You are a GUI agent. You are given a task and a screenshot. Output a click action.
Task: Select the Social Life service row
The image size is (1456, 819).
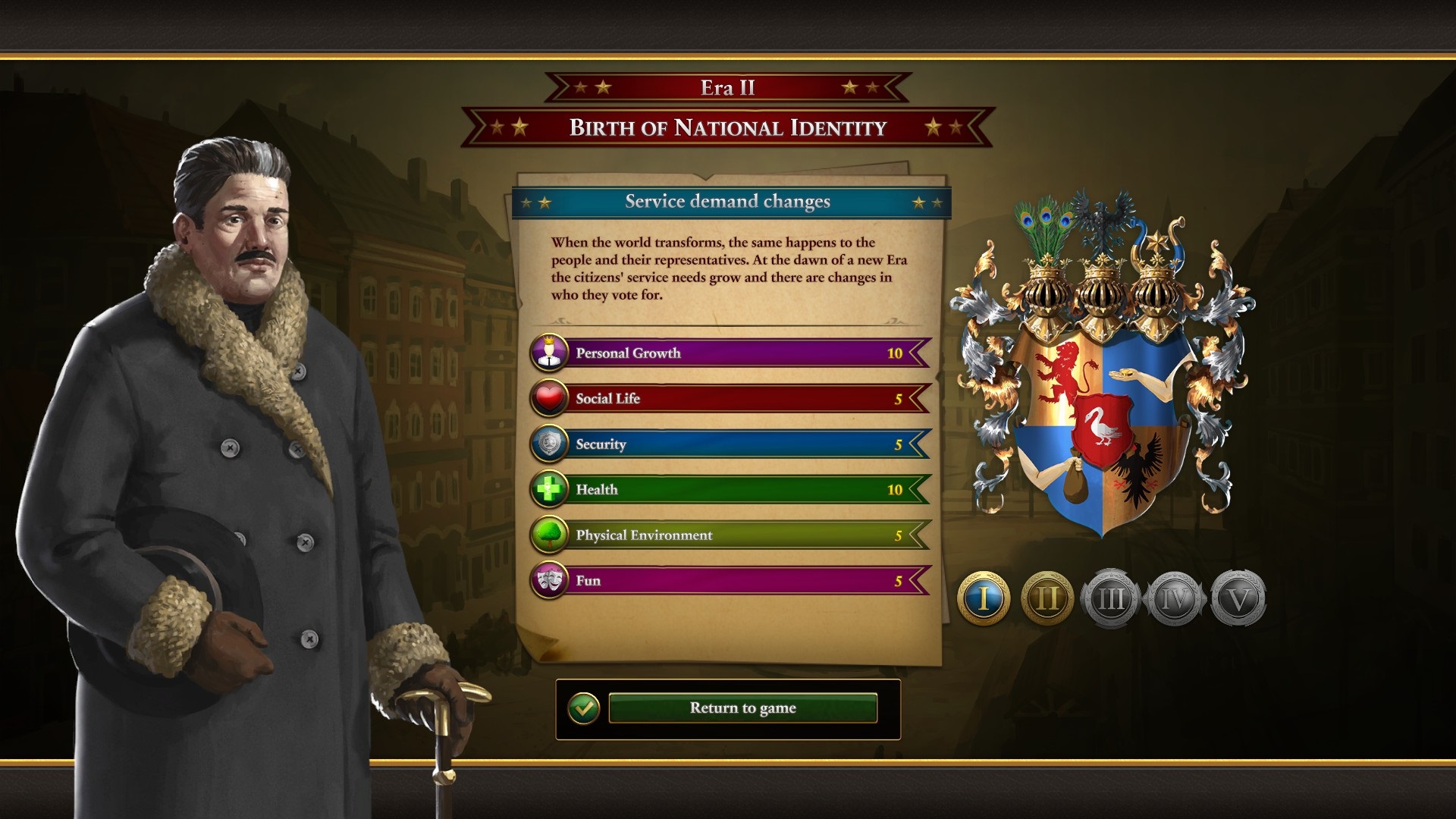click(x=730, y=398)
